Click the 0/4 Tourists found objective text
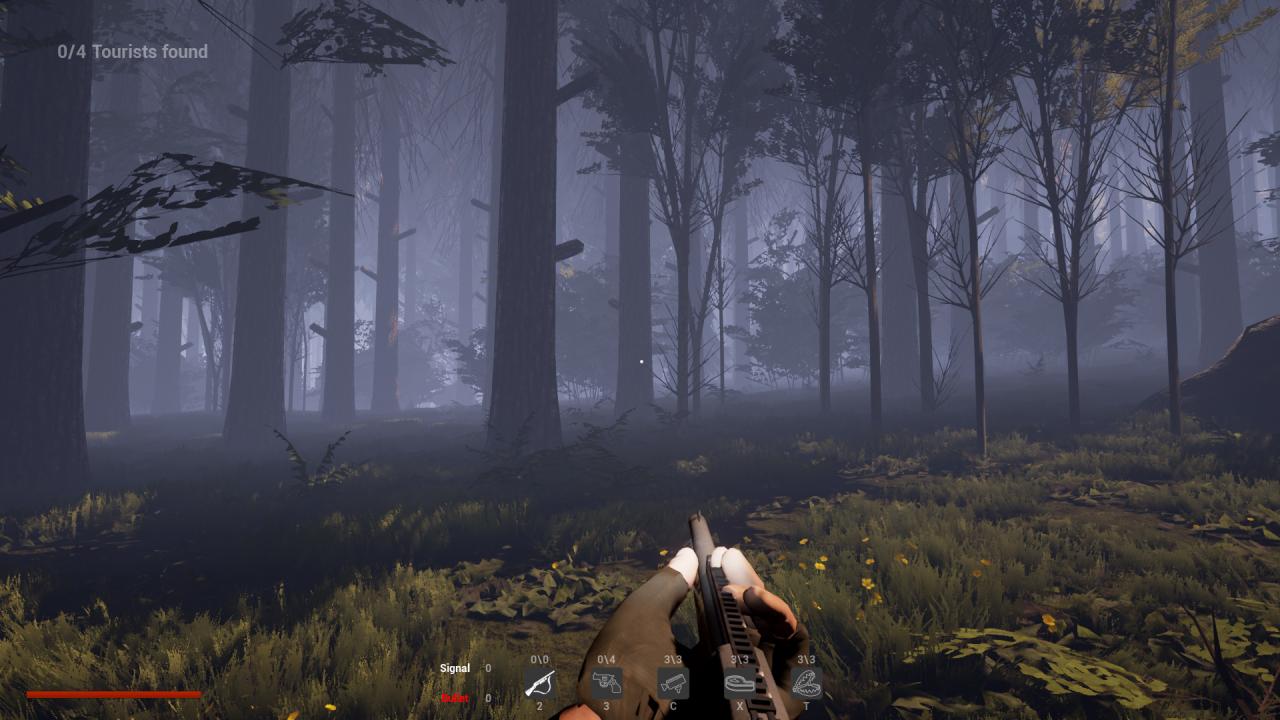The image size is (1280, 720). tap(132, 51)
